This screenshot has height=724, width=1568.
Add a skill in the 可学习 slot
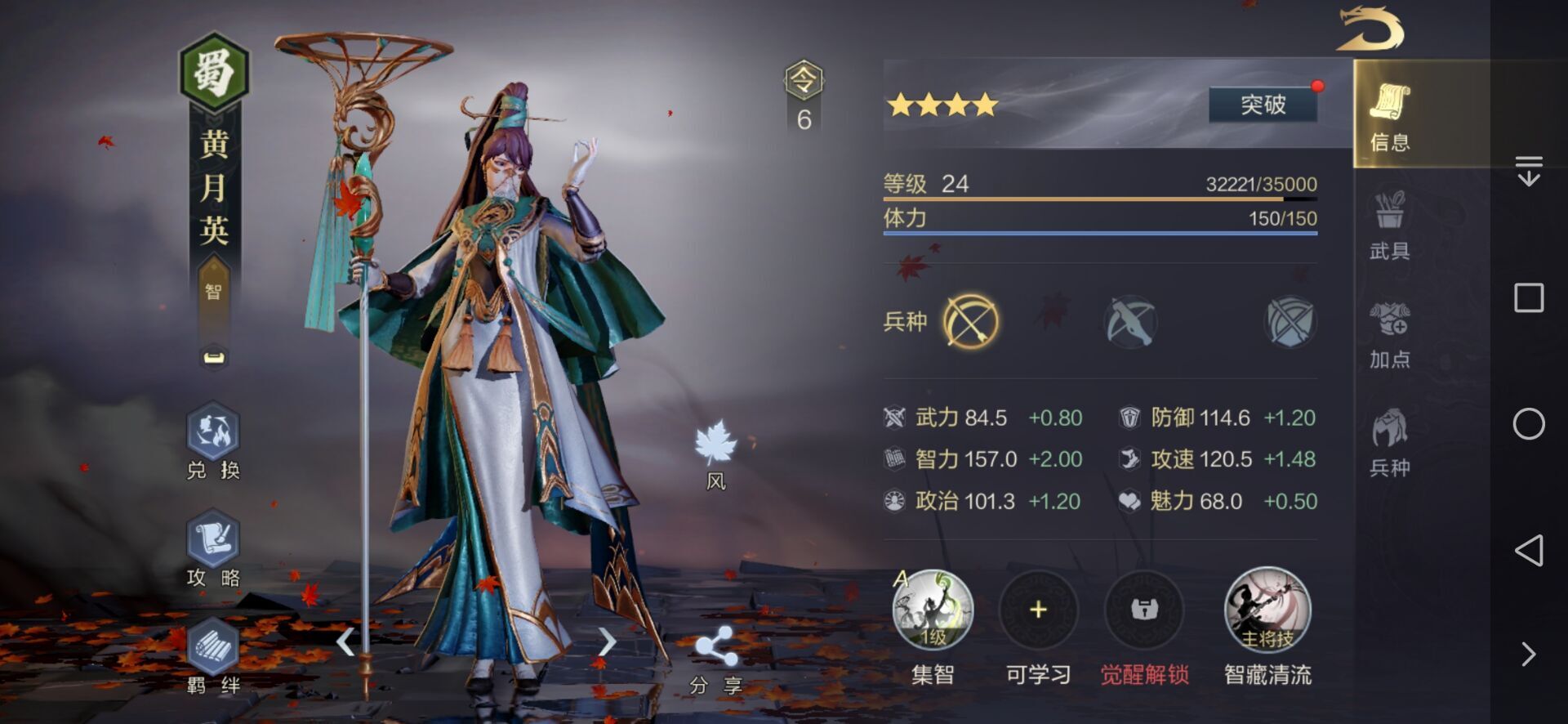coord(1038,610)
